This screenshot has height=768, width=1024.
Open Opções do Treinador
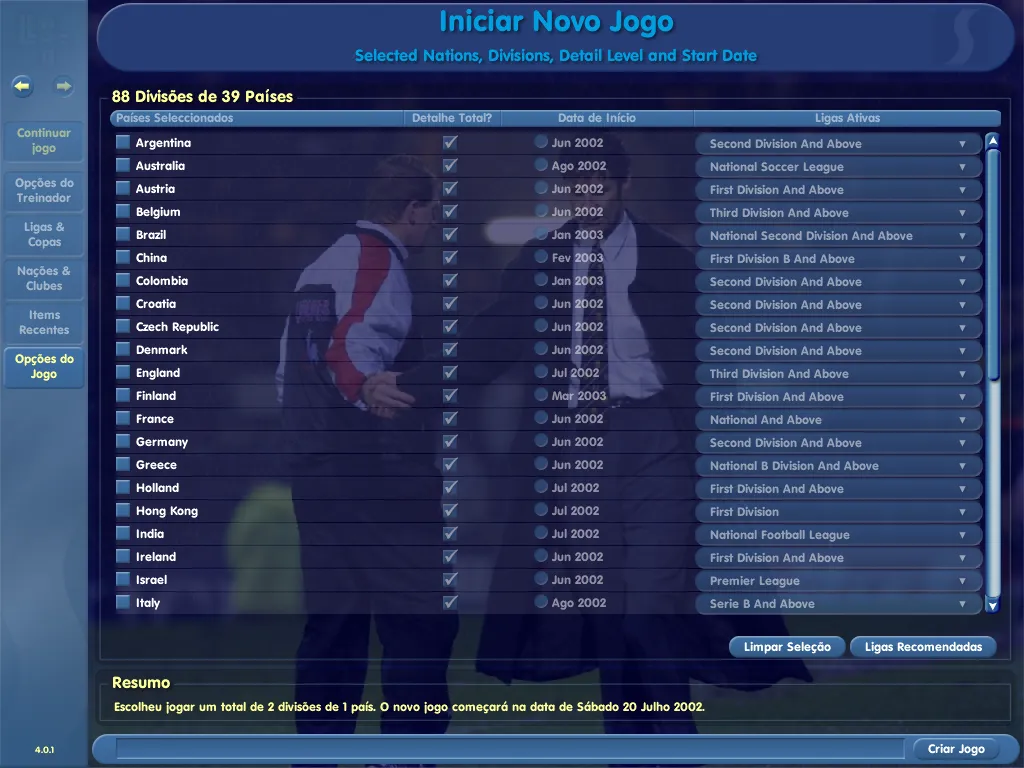click(x=44, y=190)
